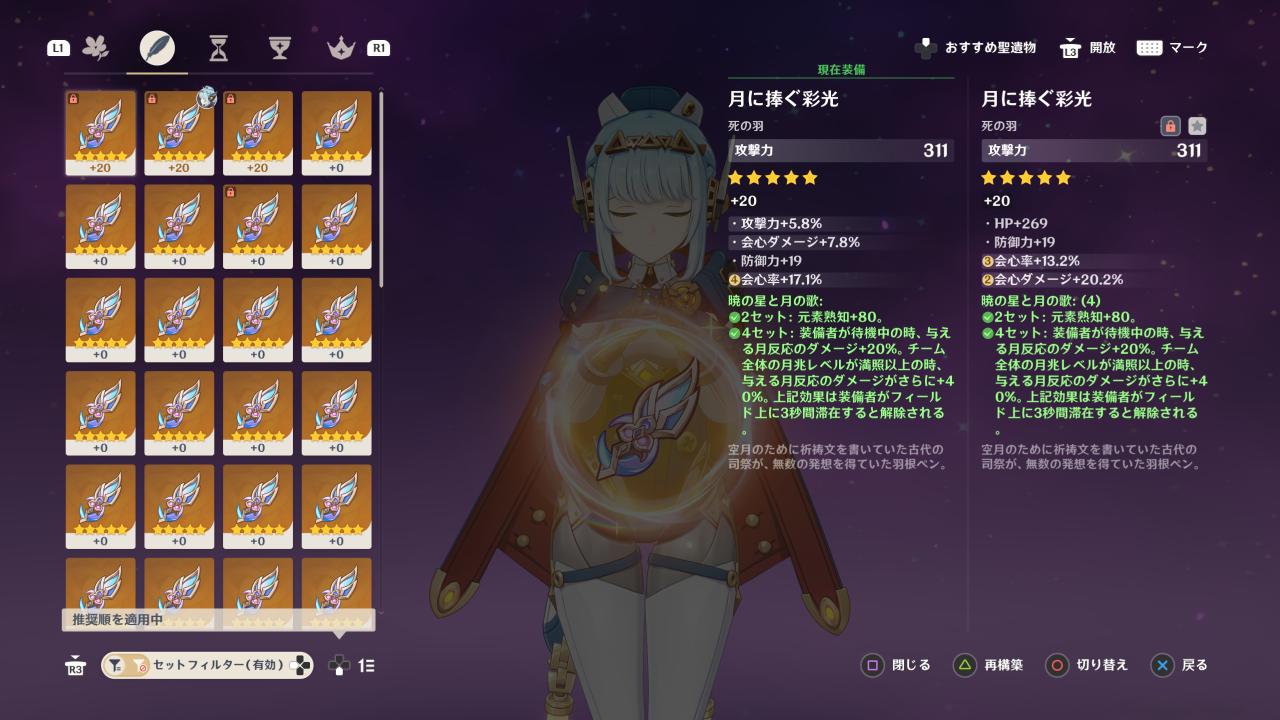The width and height of the screenshot is (1280, 720).
Task: Select the feather artifact tab
Action: click(x=157, y=47)
